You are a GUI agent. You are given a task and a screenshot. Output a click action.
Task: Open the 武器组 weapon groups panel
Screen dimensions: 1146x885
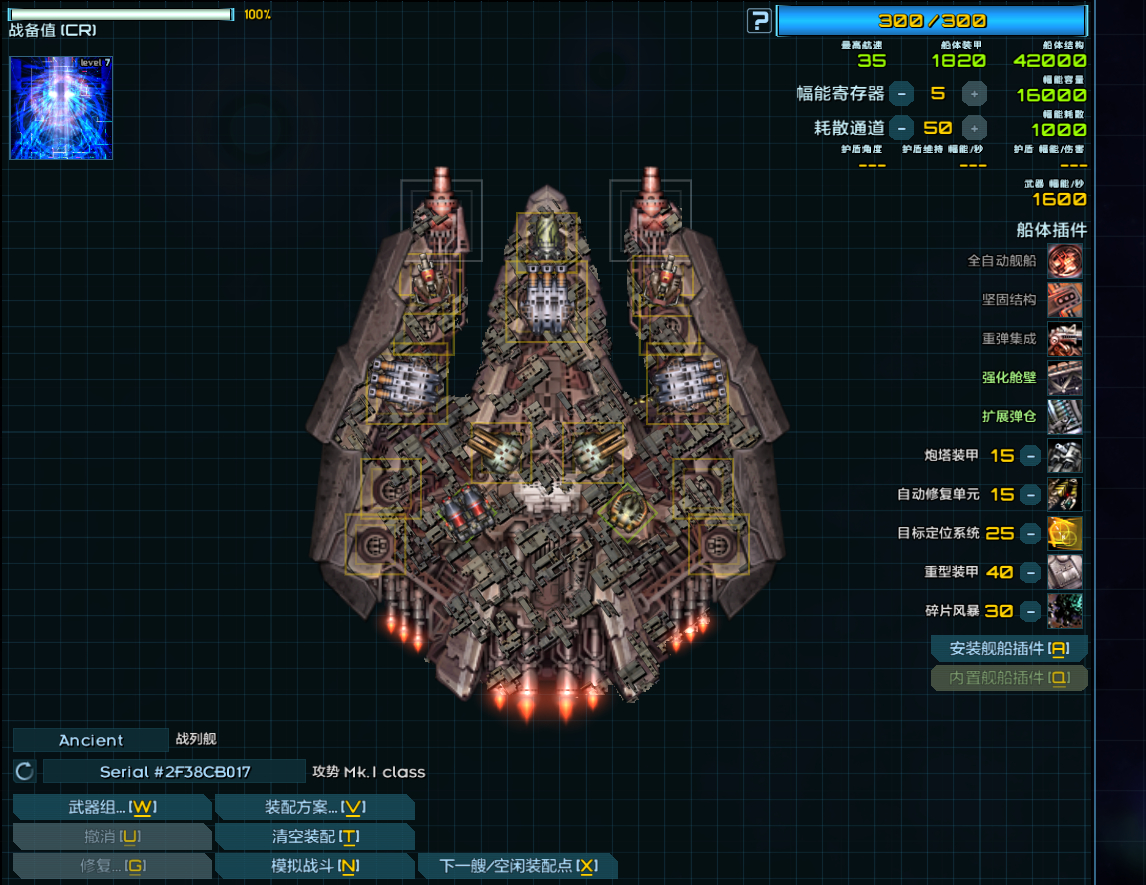(112, 807)
